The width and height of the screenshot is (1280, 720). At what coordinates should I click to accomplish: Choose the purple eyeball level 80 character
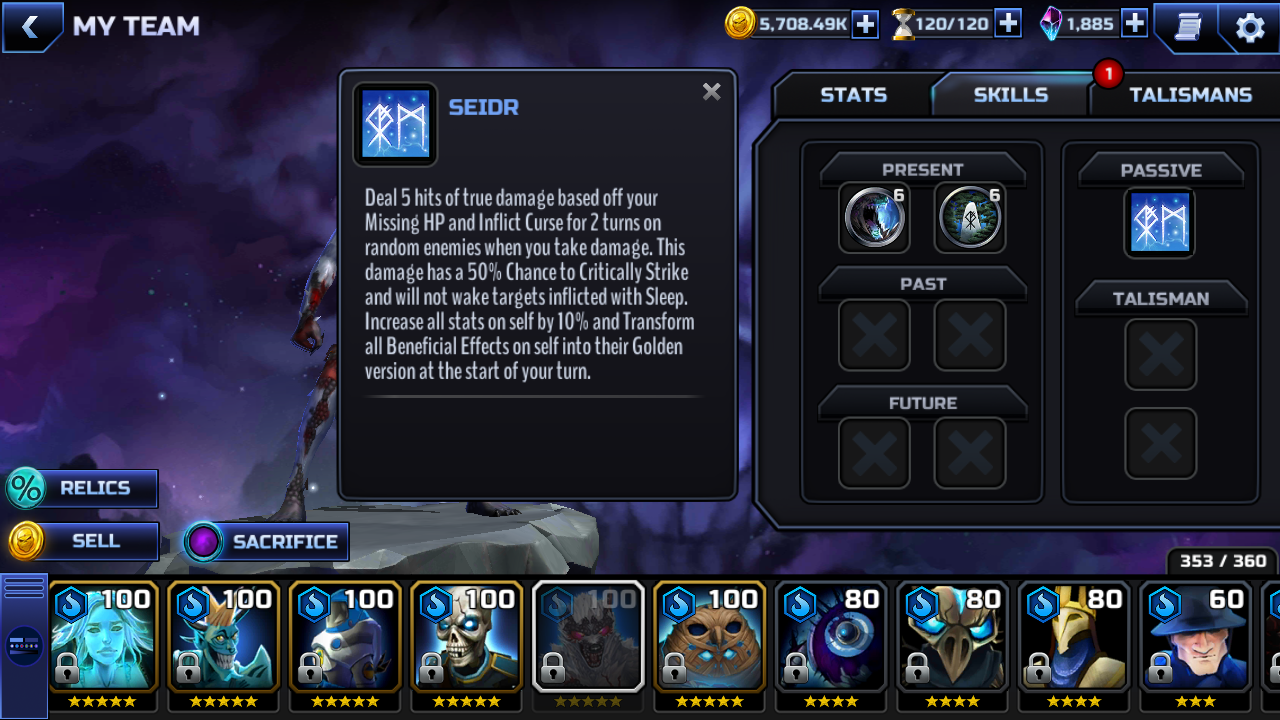tap(832, 637)
